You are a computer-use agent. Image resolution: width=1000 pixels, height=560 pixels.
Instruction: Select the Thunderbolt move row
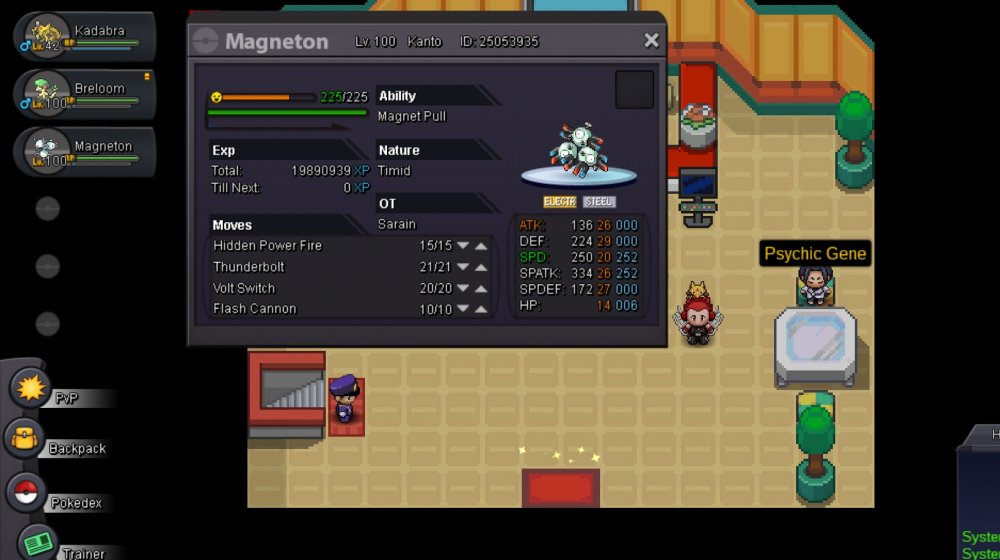[300, 267]
